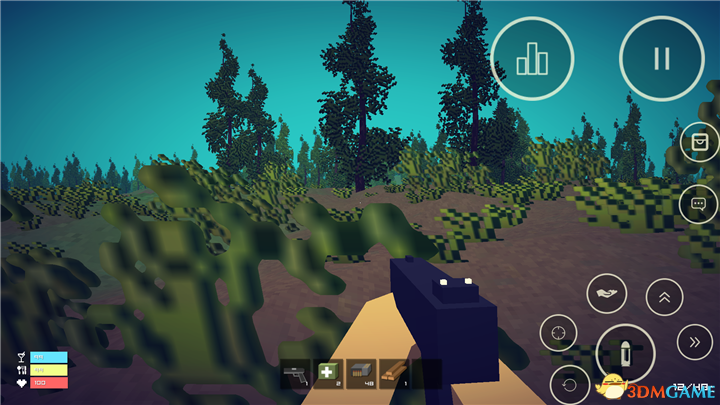The image size is (720, 405).
Task: Open the chat speech bubble button
Action: tap(699, 204)
